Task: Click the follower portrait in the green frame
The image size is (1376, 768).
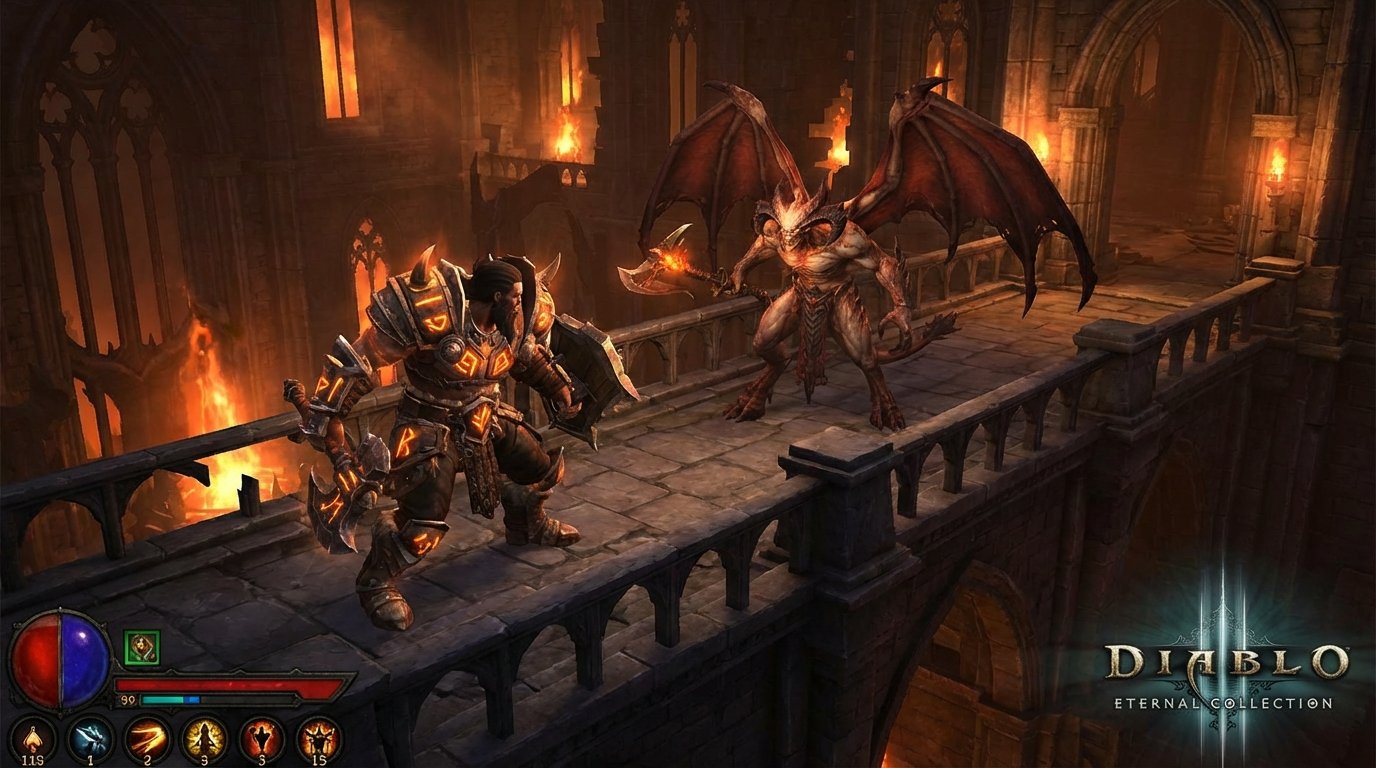Action: click(x=142, y=646)
